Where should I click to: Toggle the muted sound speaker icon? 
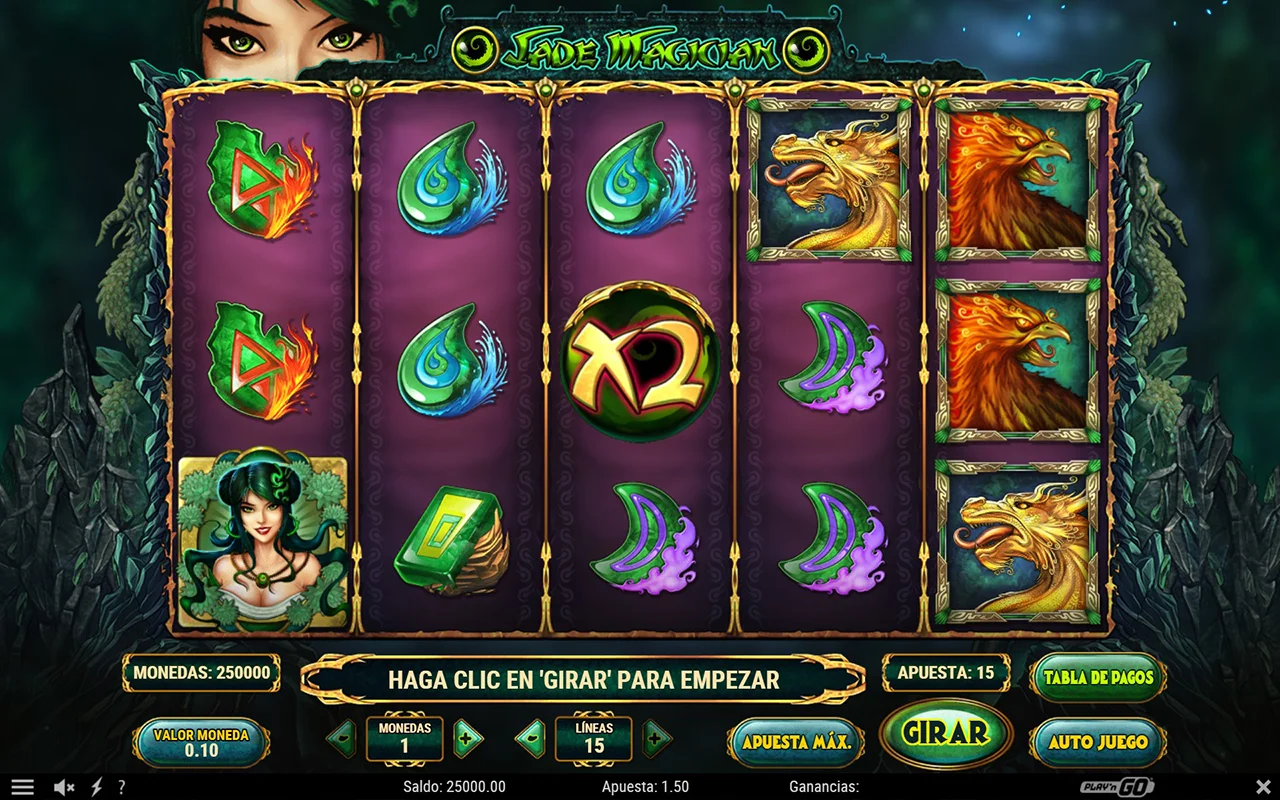click(x=64, y=787)
